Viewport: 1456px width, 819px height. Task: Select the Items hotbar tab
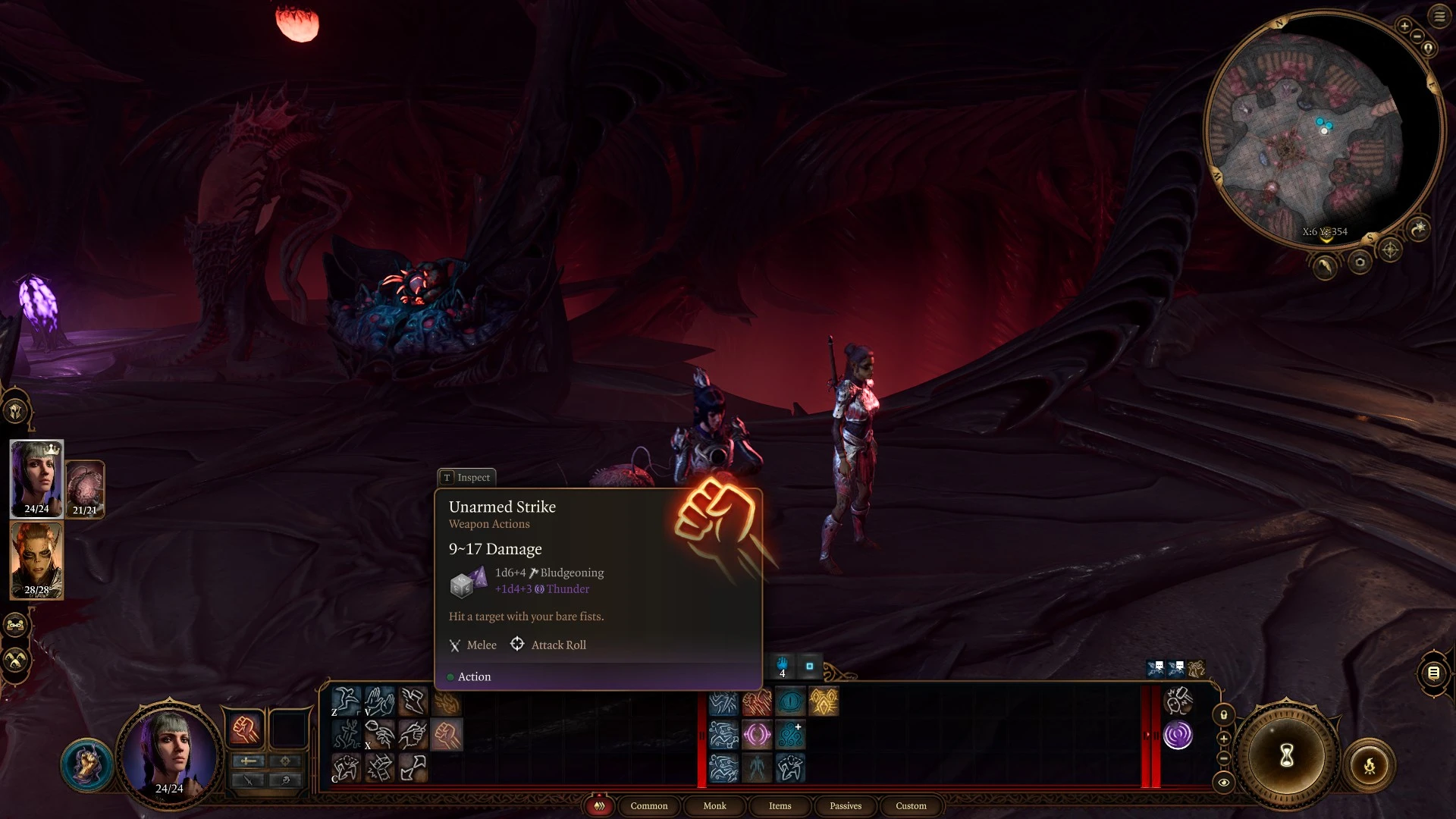point(780,805)
